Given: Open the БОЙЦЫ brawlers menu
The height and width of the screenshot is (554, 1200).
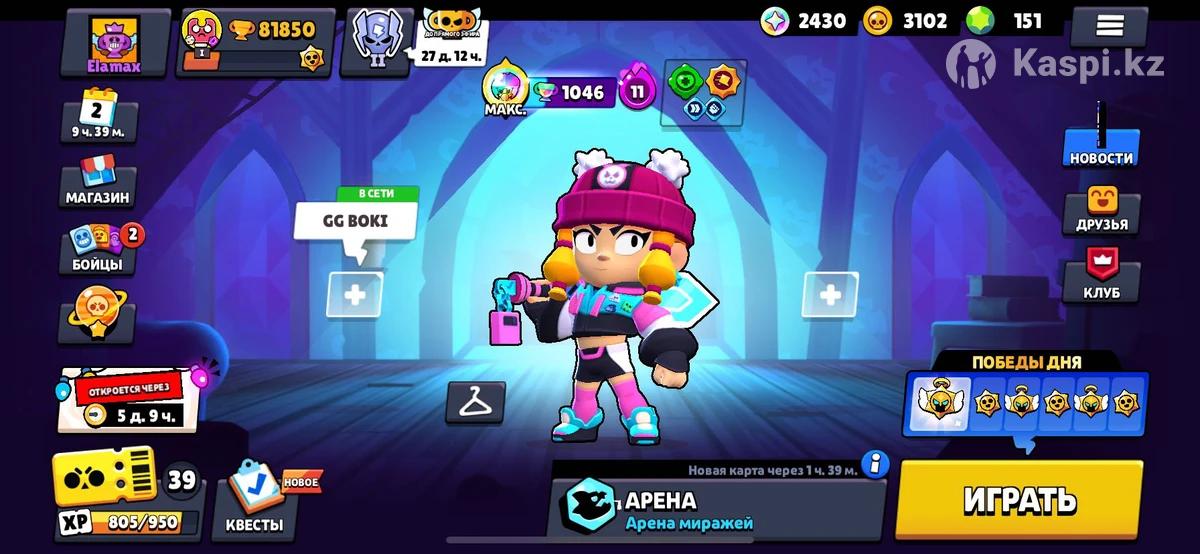Looking at the screenshot, I should (98, 249).
